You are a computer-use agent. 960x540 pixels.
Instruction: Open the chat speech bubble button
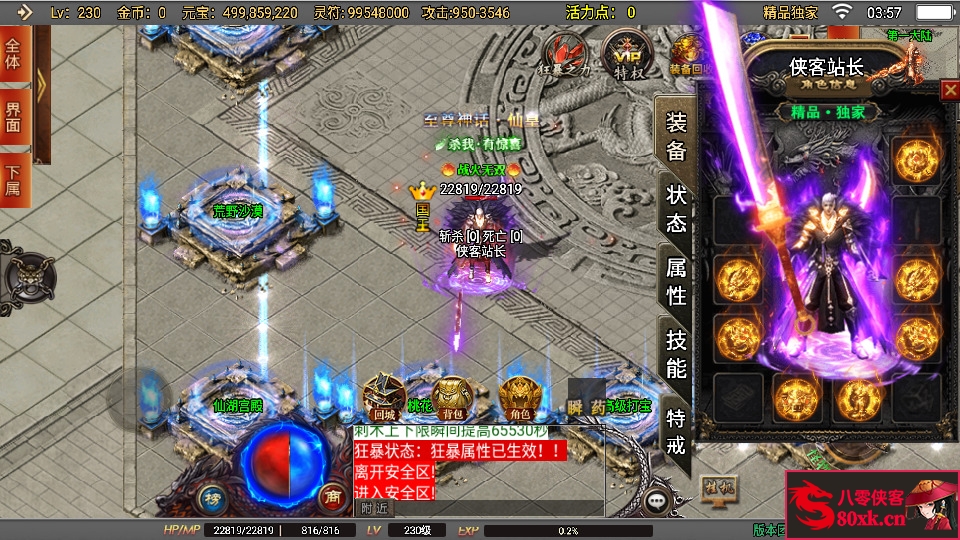point(657,501)
